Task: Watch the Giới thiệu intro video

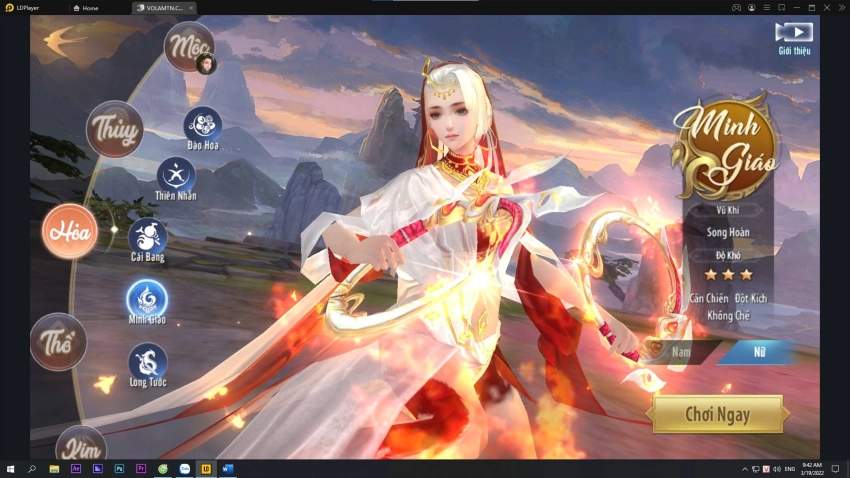Action: coord(794,36)
